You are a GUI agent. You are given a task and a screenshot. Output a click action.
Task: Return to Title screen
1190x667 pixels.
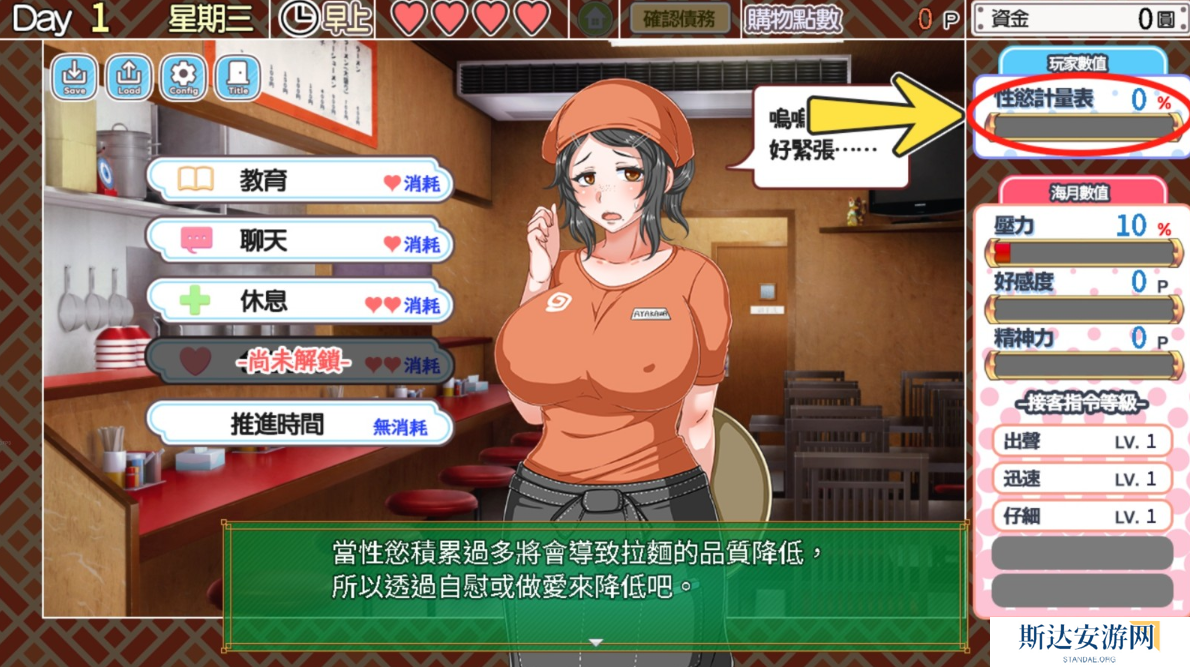237,76
